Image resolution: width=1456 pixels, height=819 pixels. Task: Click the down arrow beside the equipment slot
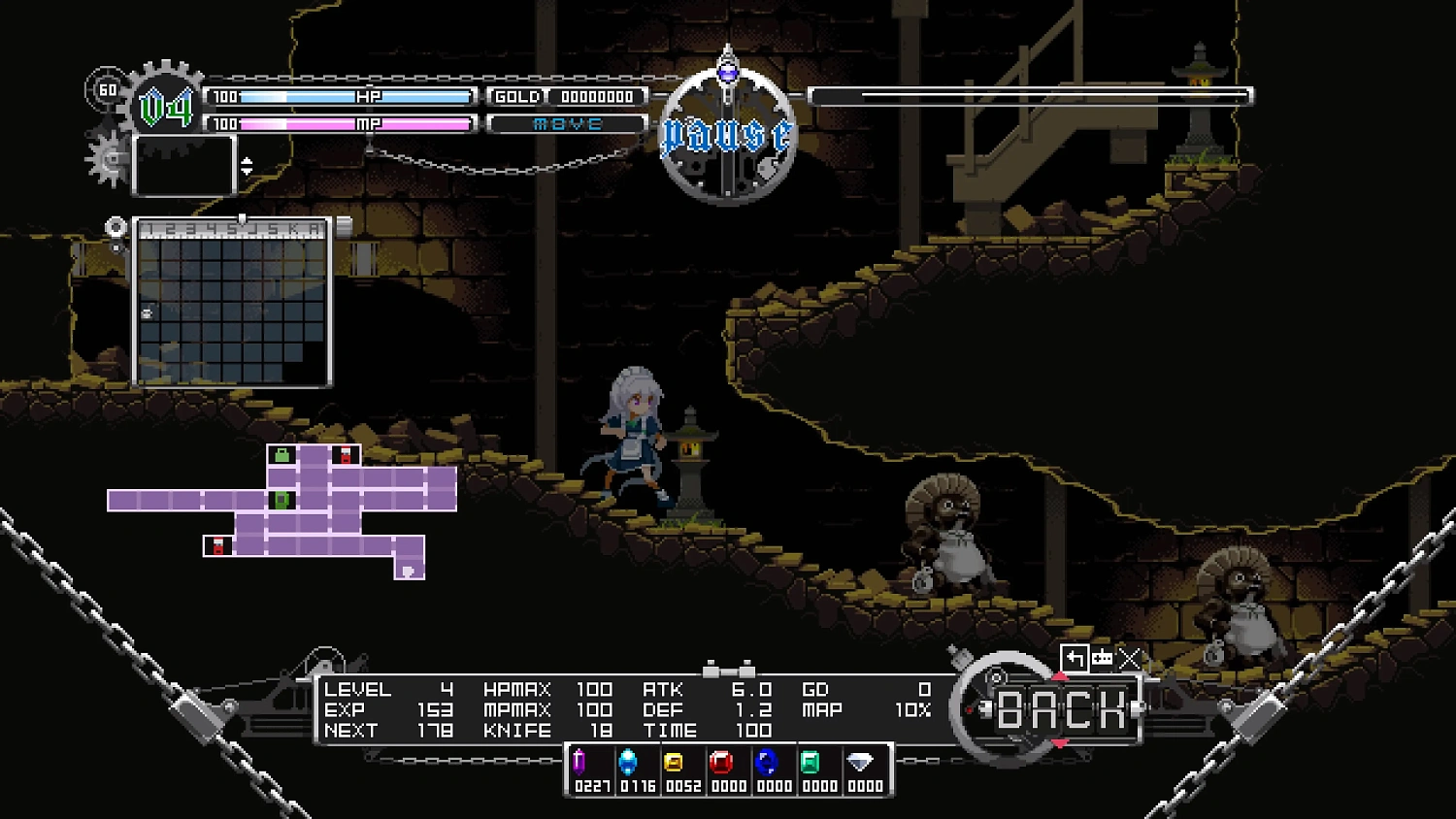(x=248, y=170)
